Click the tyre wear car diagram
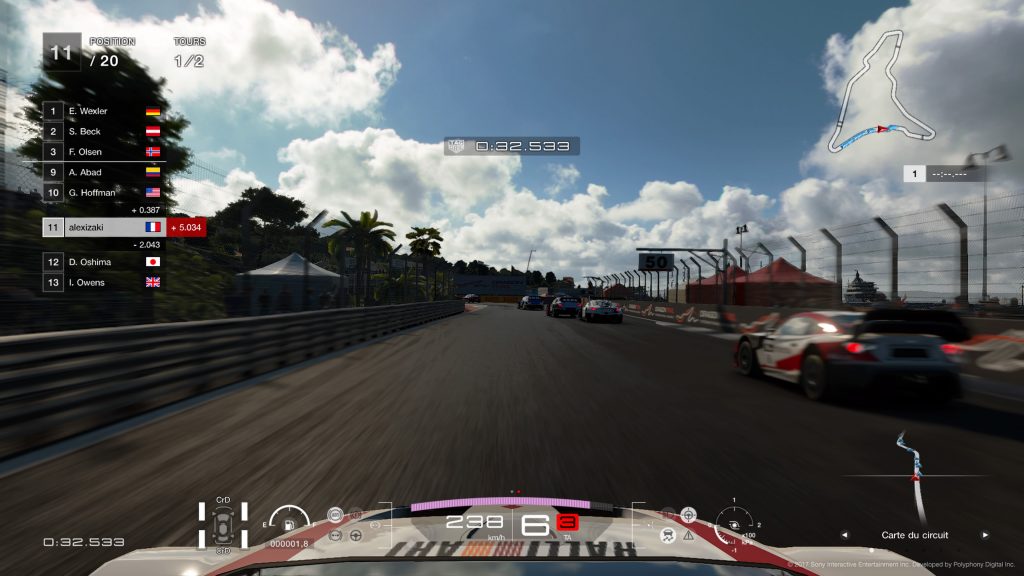This screenshot has width=1024, height=576. tap(223, 524)
